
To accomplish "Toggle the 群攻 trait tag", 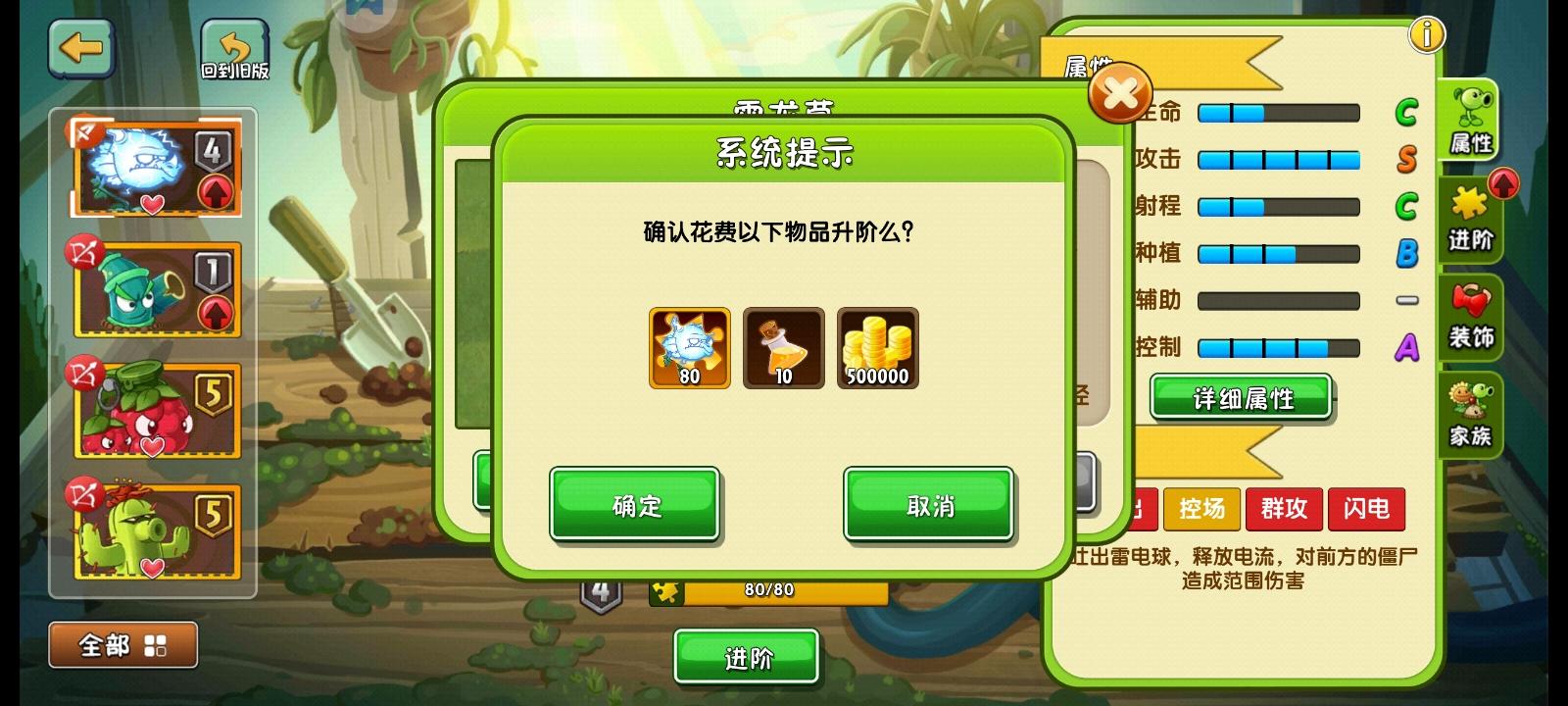I will (x=1284, y=509).
